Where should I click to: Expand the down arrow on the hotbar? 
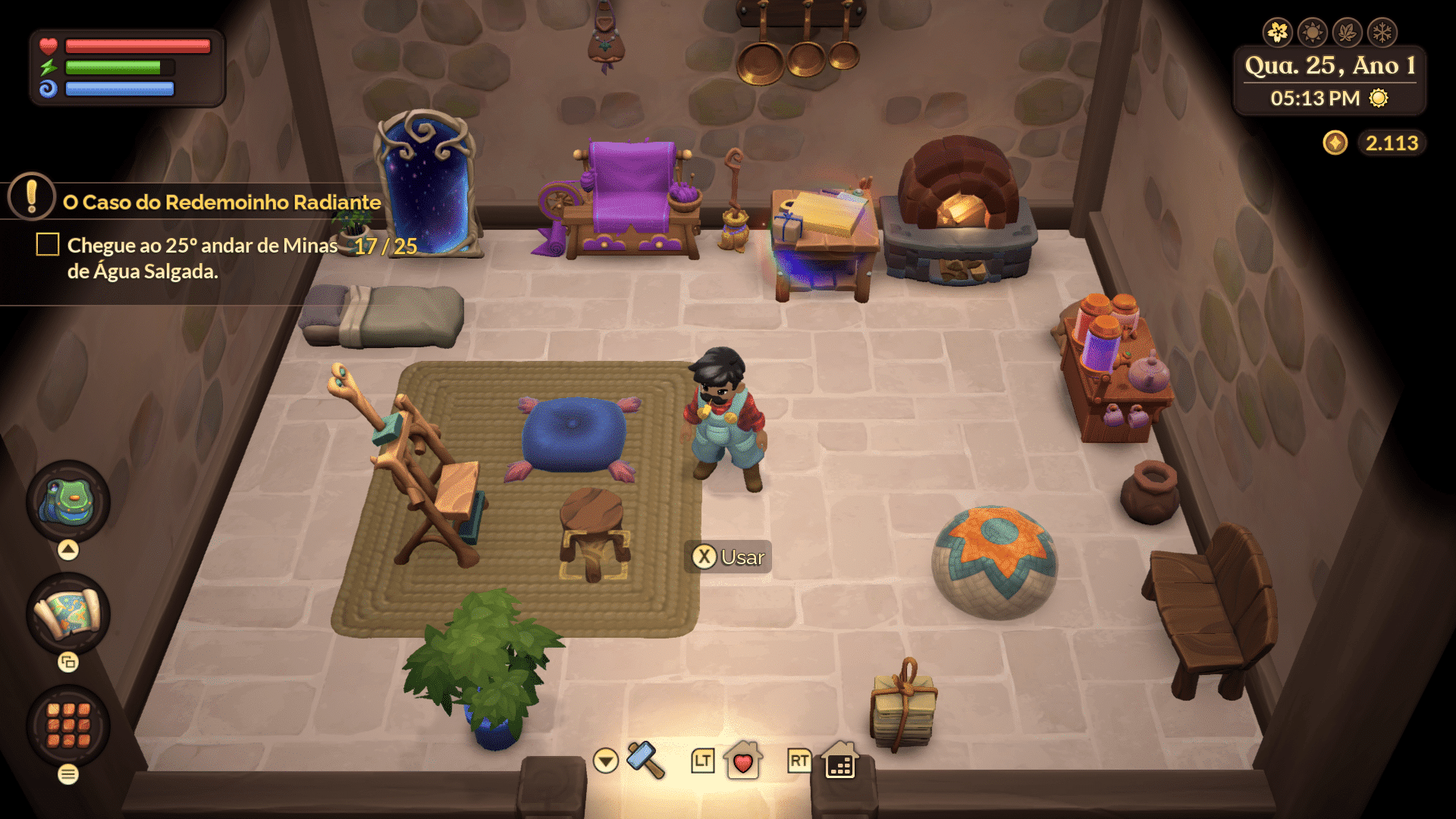click(x=604, y=761)
